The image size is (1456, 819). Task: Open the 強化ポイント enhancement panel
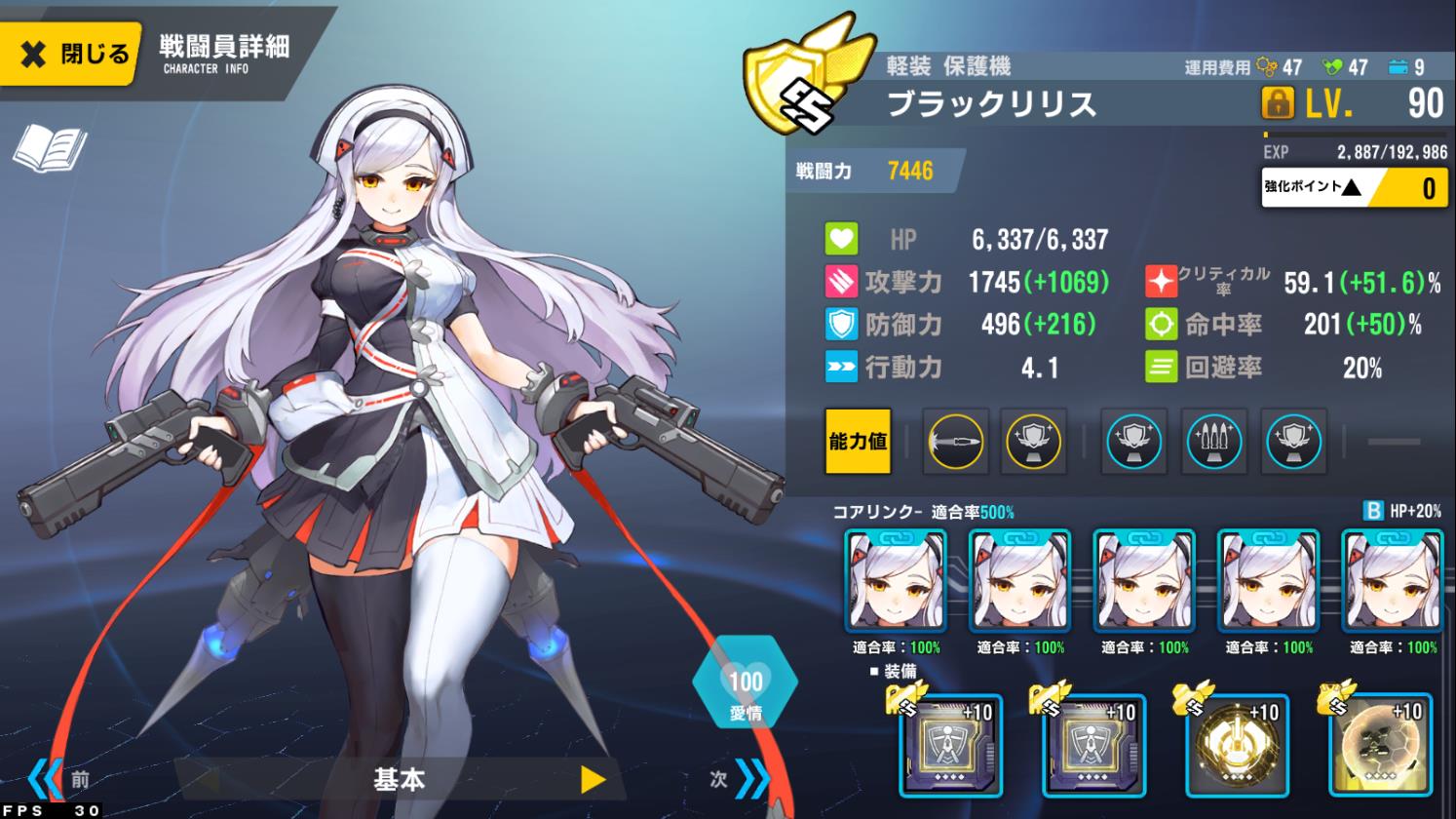pos(1355,186)
